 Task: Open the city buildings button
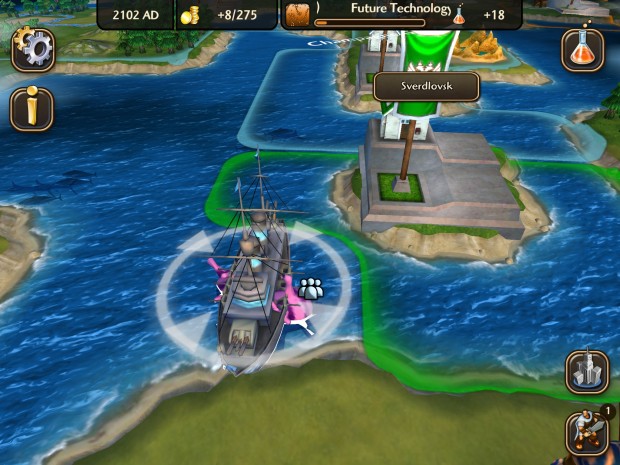click(587, 372)
